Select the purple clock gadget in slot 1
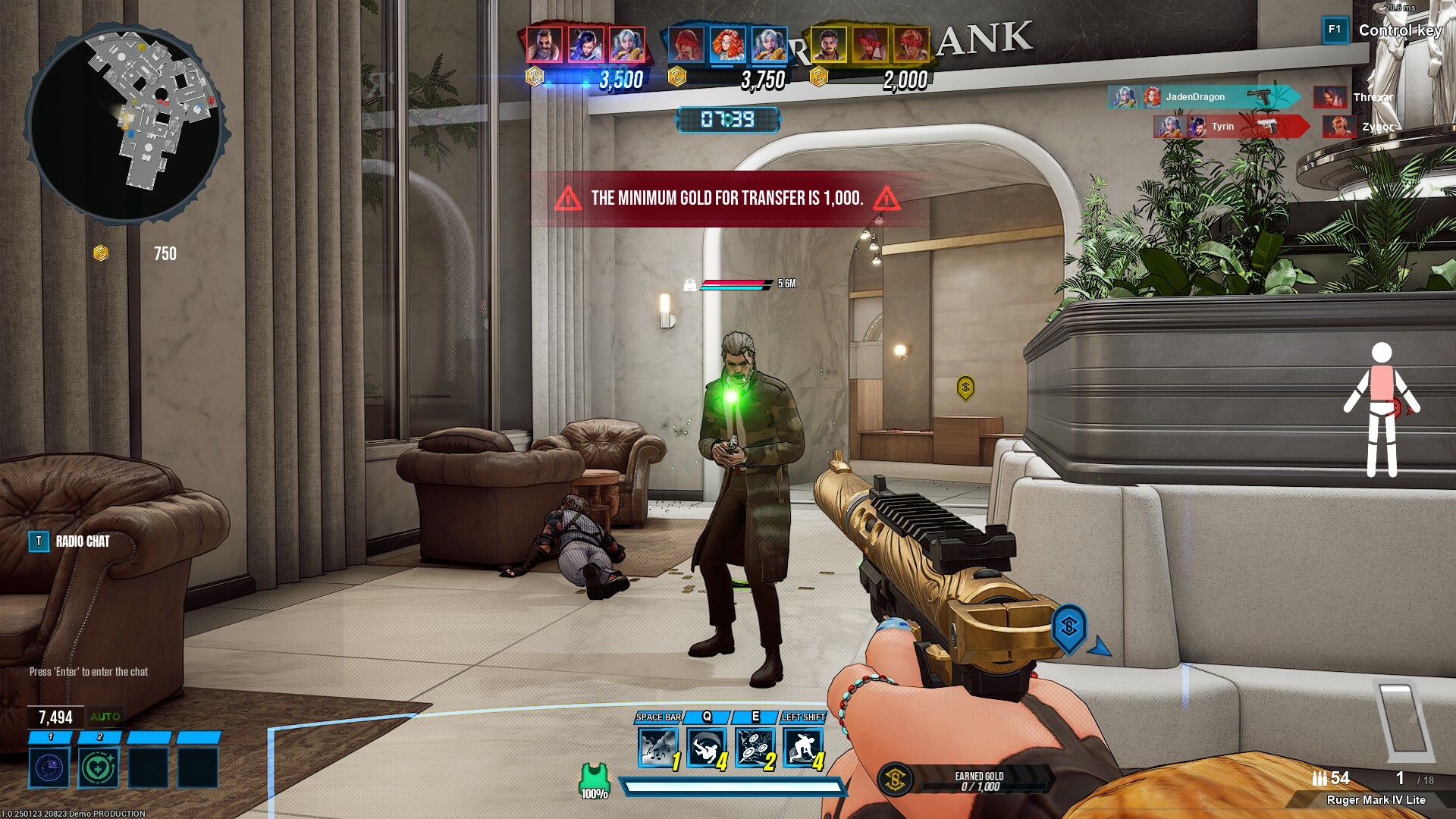The height and width of the screenshot is (819, 1456). (x=48, y=766)
